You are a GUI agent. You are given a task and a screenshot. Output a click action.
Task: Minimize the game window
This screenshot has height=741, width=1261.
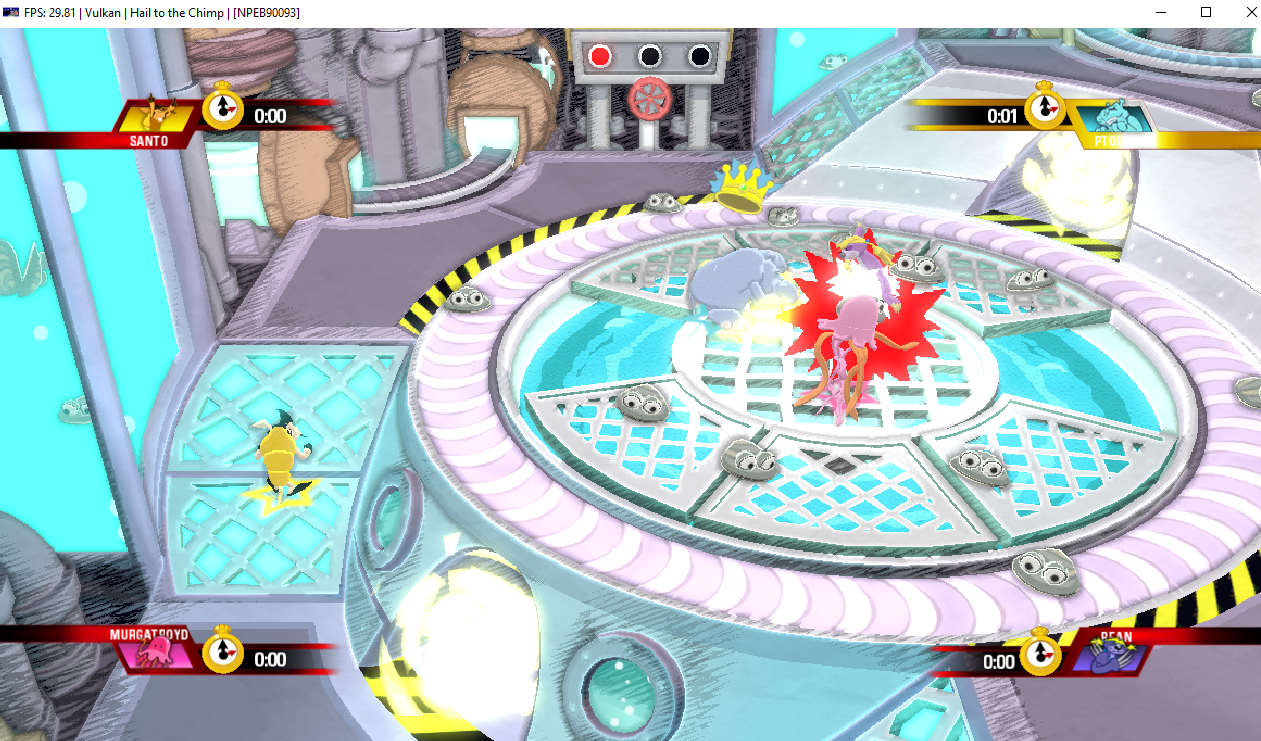click(x=1160, y=12)
